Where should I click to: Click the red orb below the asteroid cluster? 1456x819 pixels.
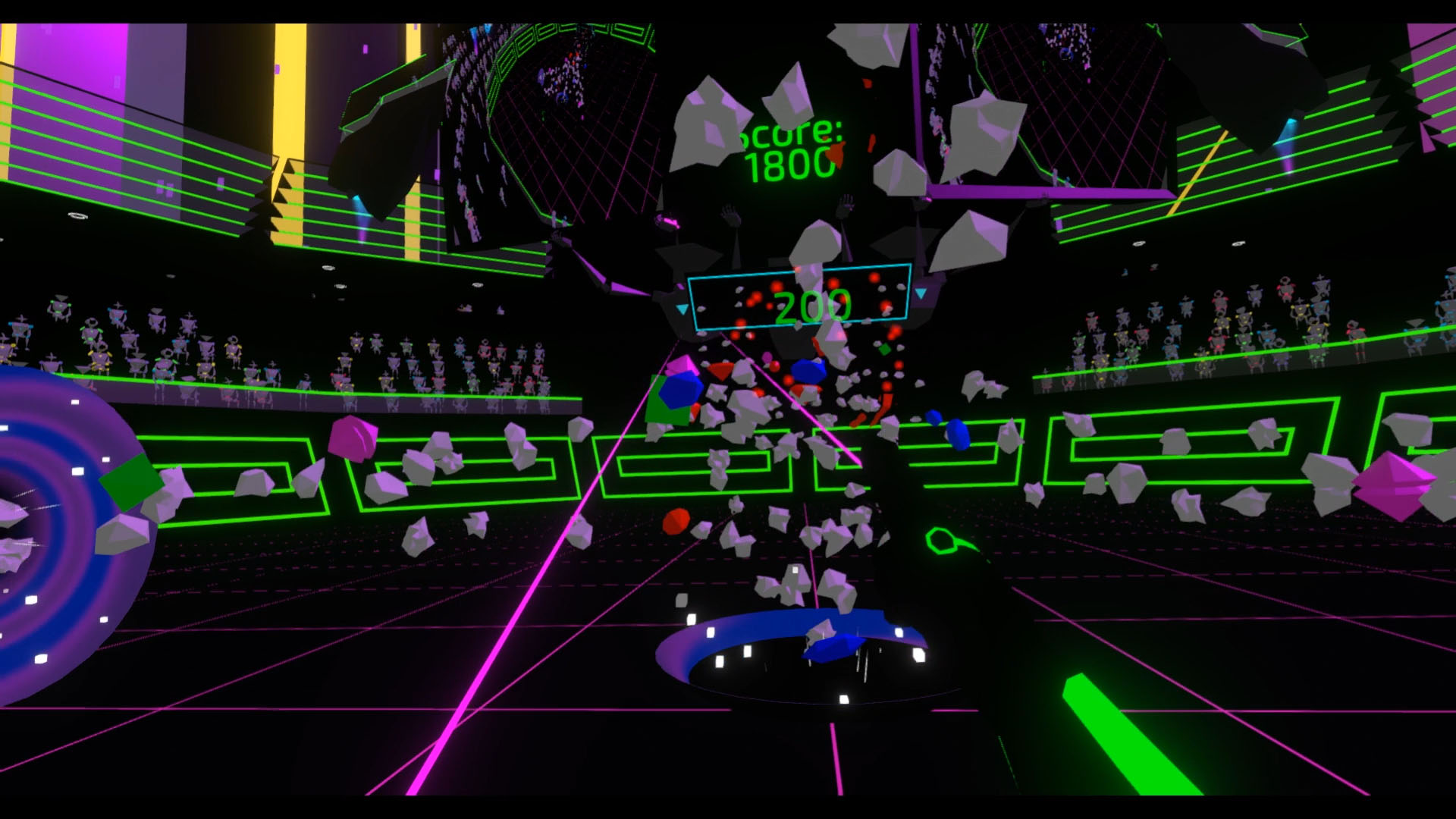[677, 520]
